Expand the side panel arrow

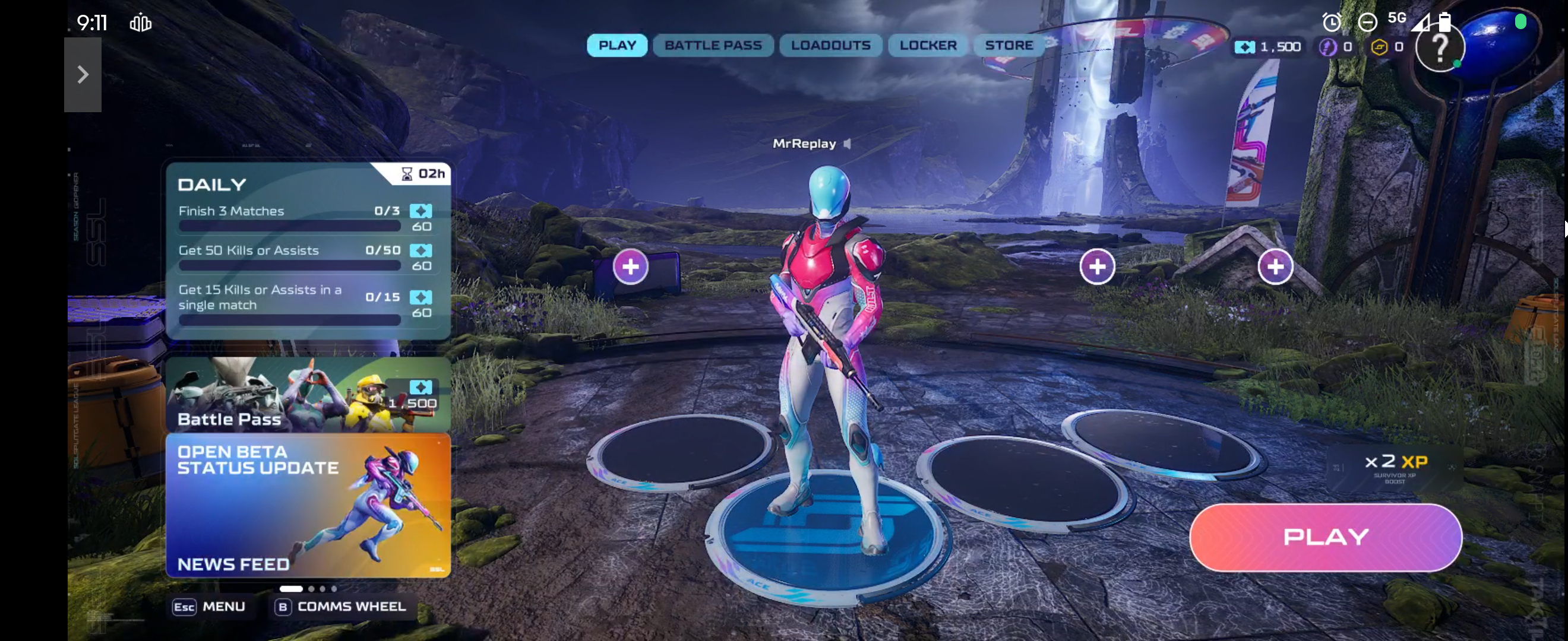tap(83, 75)
